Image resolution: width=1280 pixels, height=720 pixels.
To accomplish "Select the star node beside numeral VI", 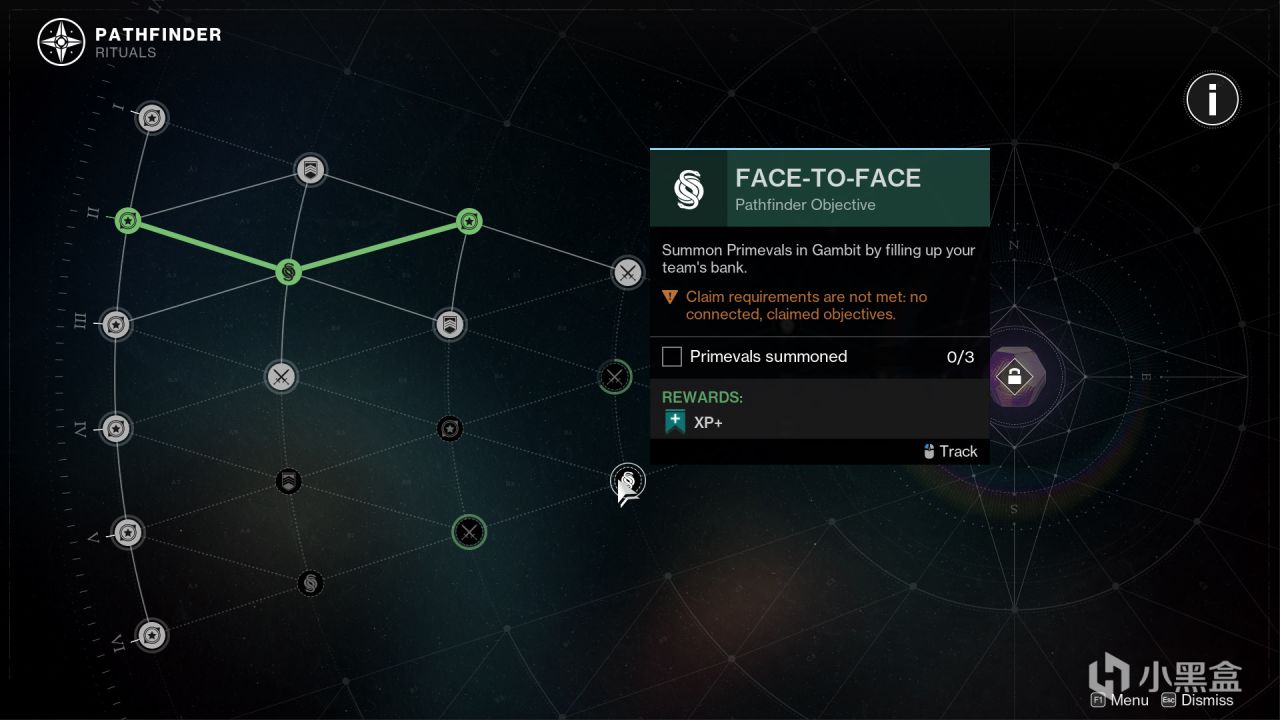I will [x=151, y=635].
